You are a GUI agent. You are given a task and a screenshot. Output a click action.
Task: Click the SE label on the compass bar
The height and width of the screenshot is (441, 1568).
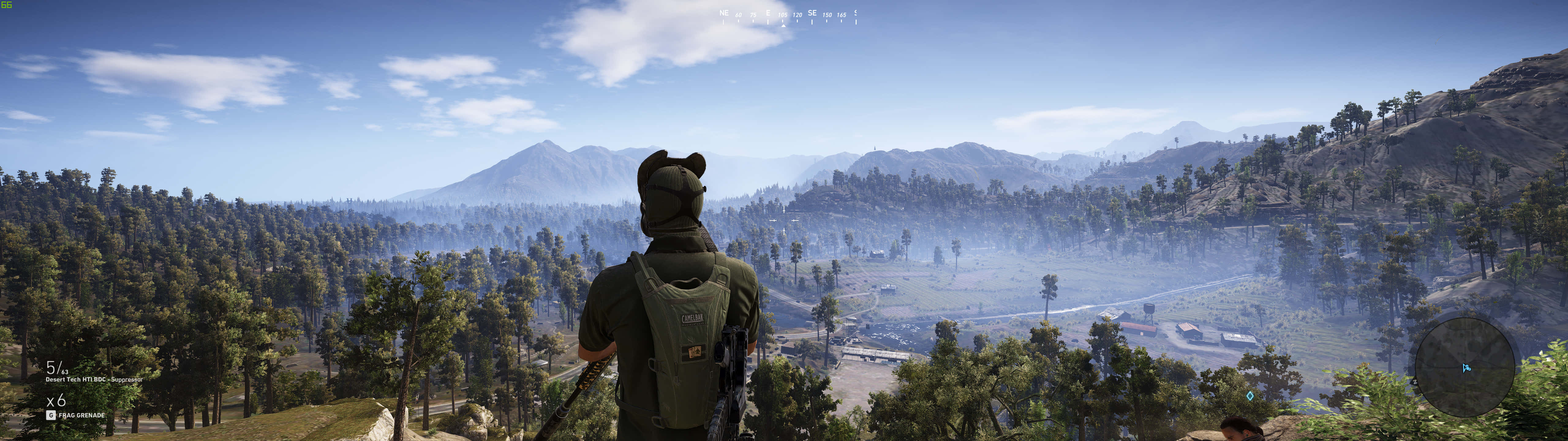click(812, 13)
